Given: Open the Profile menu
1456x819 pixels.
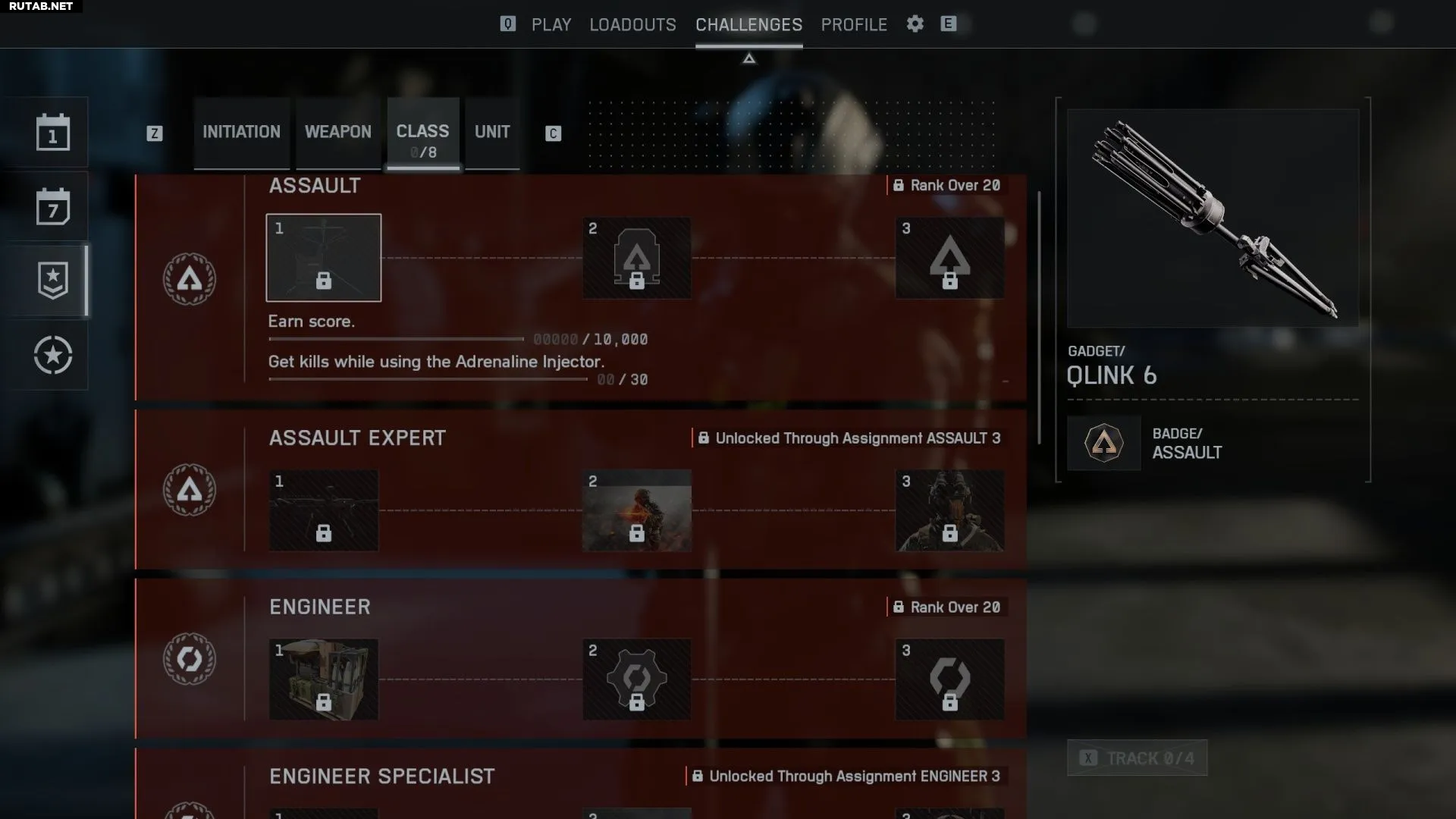Looking at the screenshot, I should (854, 24).
